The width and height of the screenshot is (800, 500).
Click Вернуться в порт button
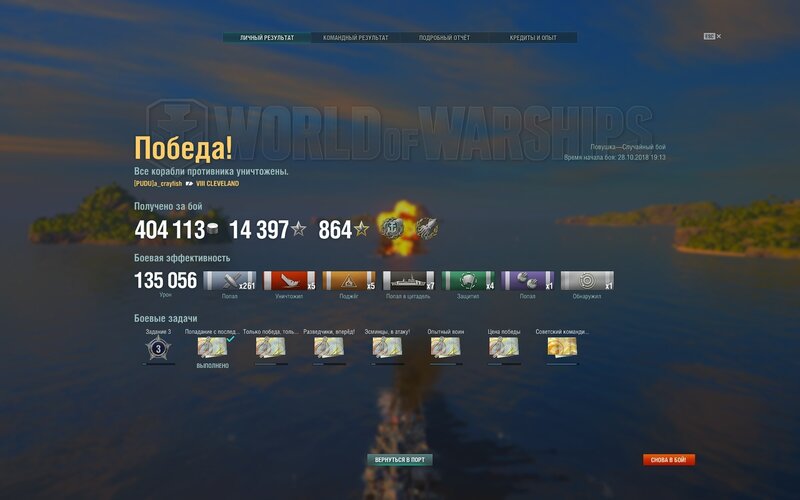click(400, 460)
